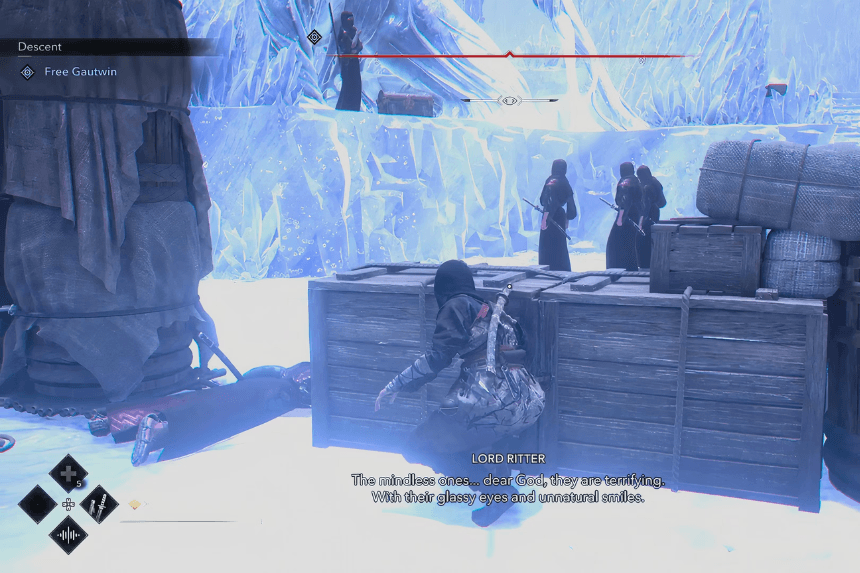Open the Descent quest tracker
860x573 pixels.
(x=40, y=47)
